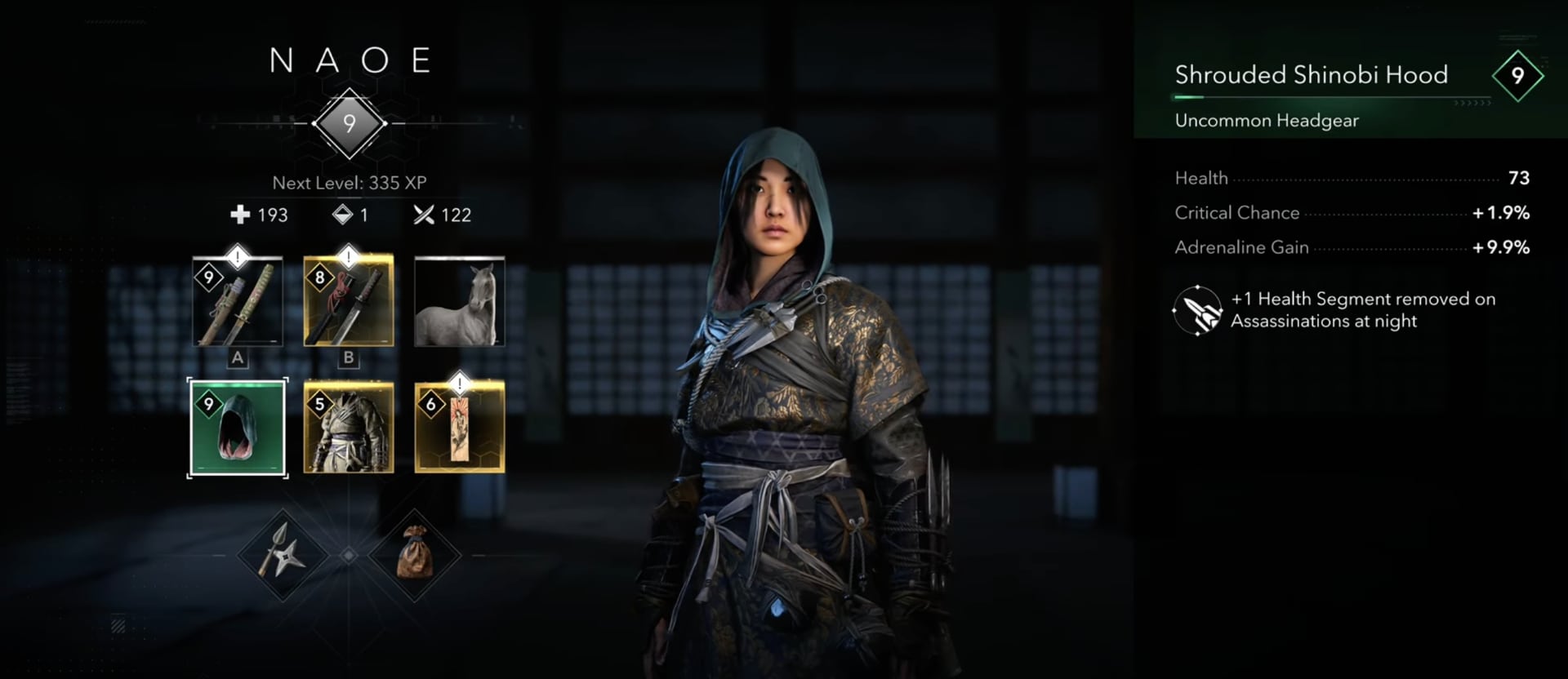This screenshot has height=679, width=1568.
Task: Open the white horse mount slot
Action: click(x=459, y=302)
